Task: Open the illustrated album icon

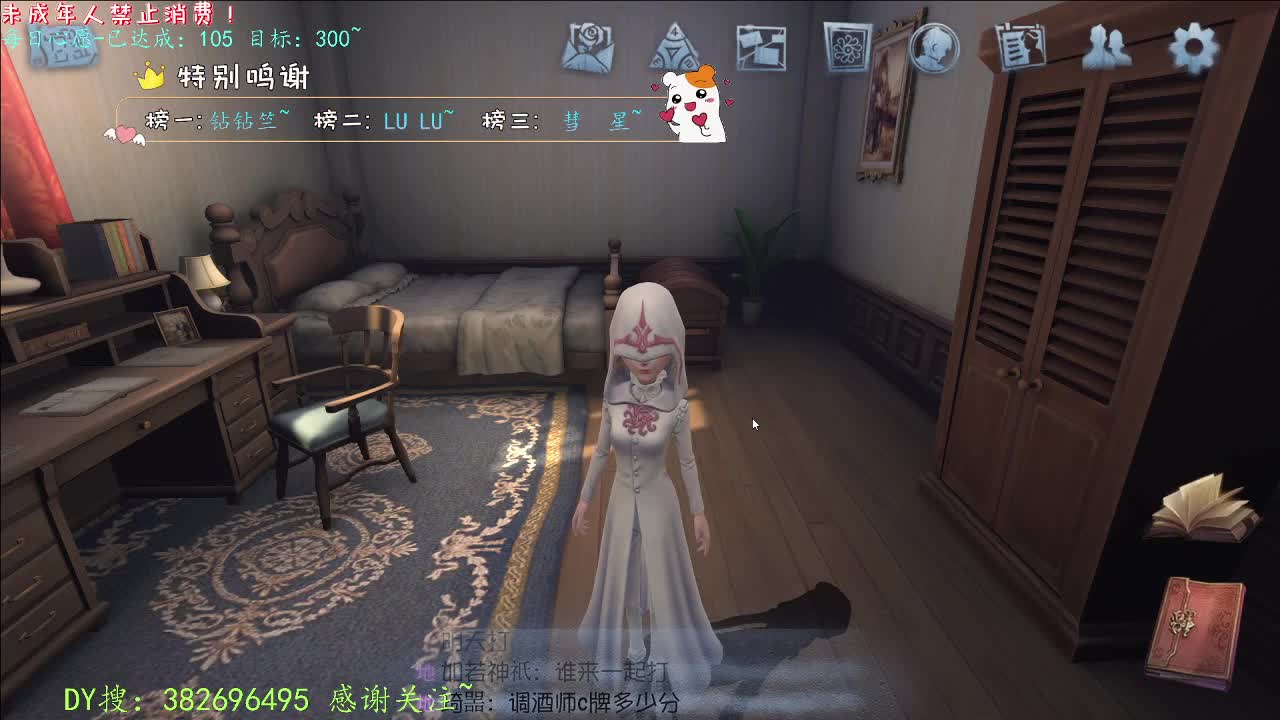Action: (845, 45)
